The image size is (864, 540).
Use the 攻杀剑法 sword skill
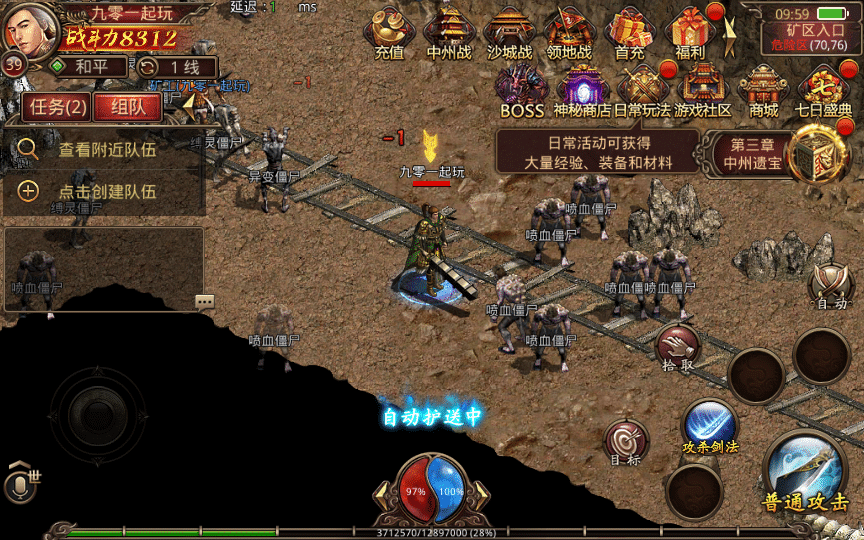click(x=710, y=426)
